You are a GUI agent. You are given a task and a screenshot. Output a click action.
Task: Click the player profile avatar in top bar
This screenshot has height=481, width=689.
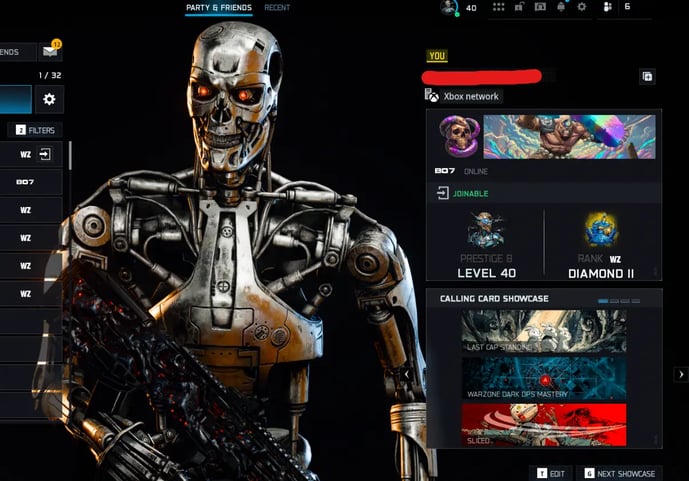pos(449,8)
